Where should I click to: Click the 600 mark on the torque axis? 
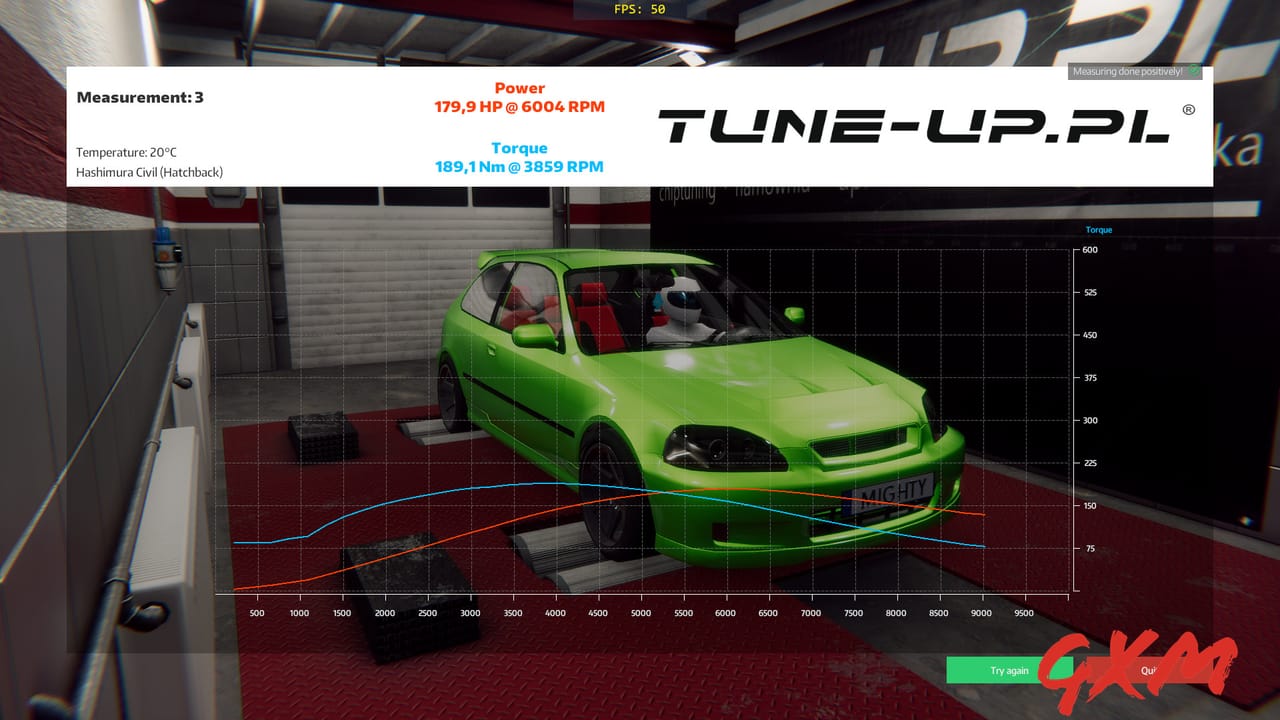[x=1088, y=250]
